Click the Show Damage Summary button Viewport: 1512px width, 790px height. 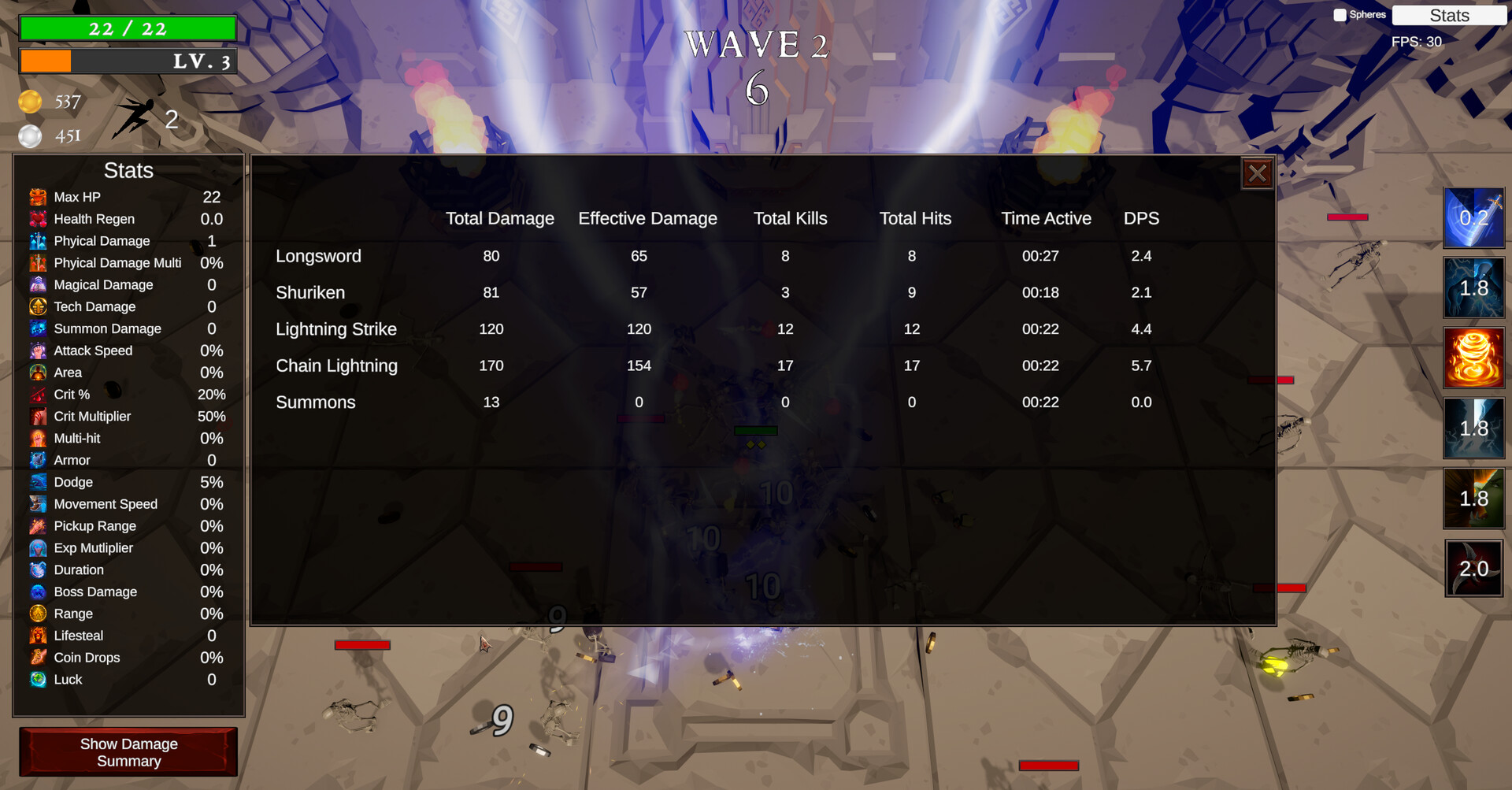pyautogui.click(x=128, y=751)
